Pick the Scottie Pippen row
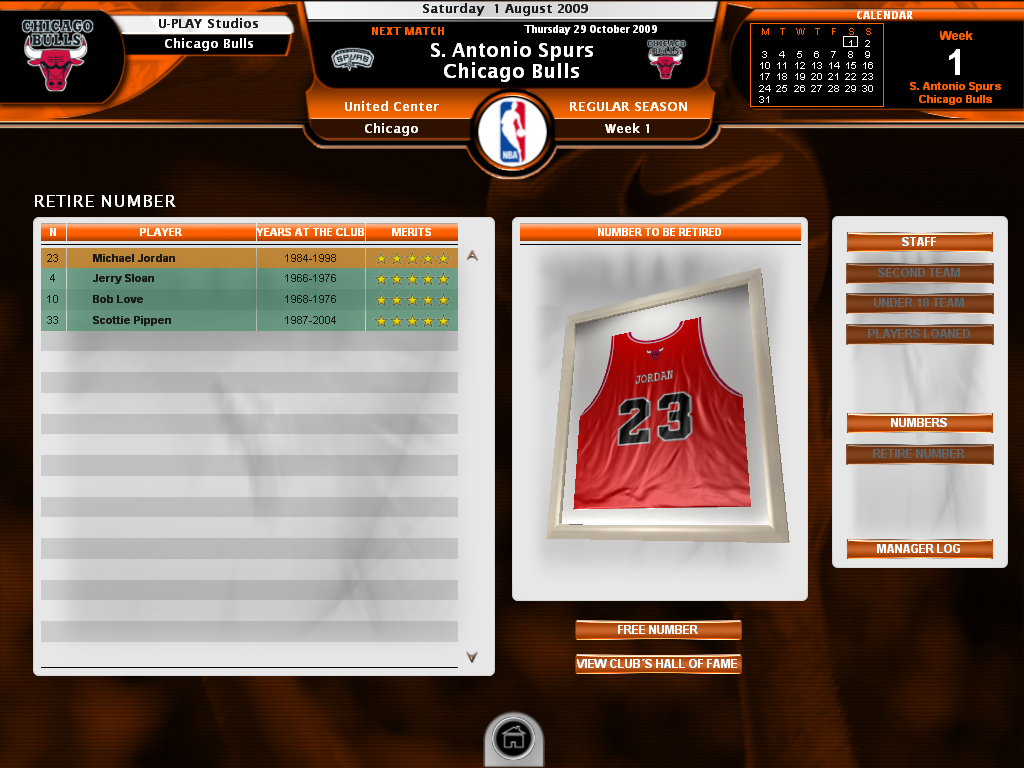The width and height of the screenshot is (1024, 768). pos(248,320)
